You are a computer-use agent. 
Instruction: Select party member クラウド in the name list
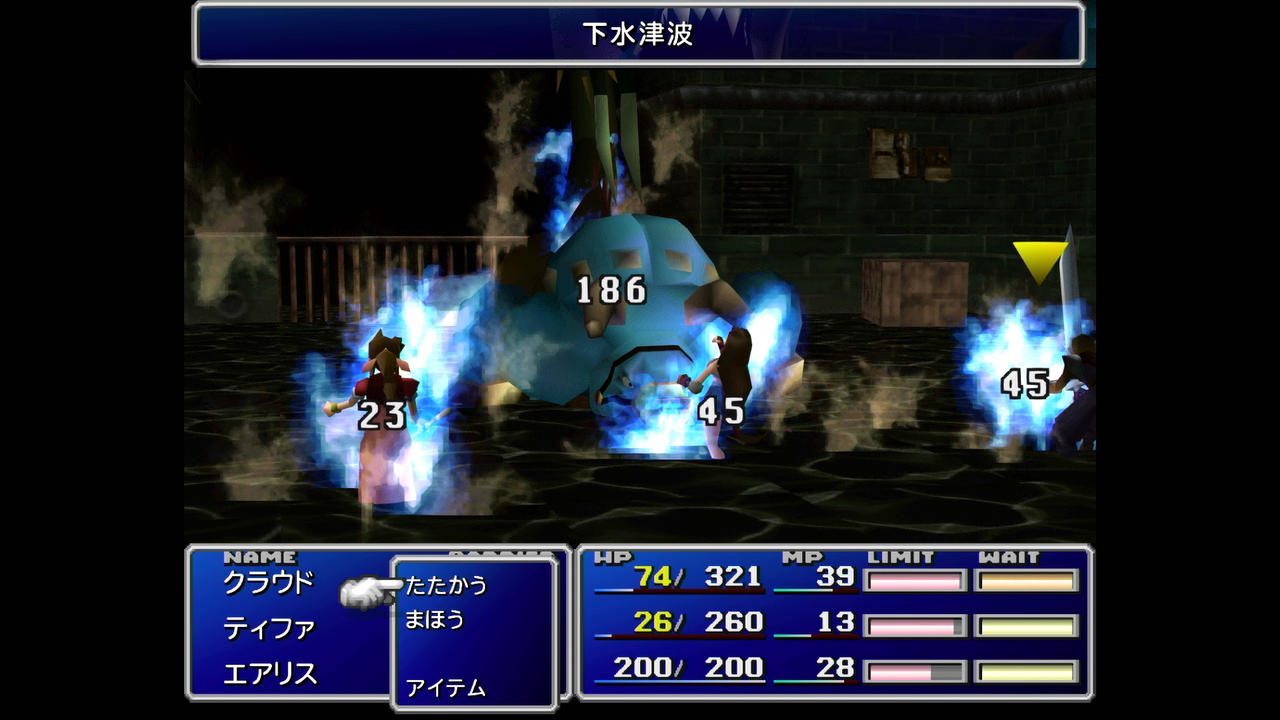(x=268, y=582)
